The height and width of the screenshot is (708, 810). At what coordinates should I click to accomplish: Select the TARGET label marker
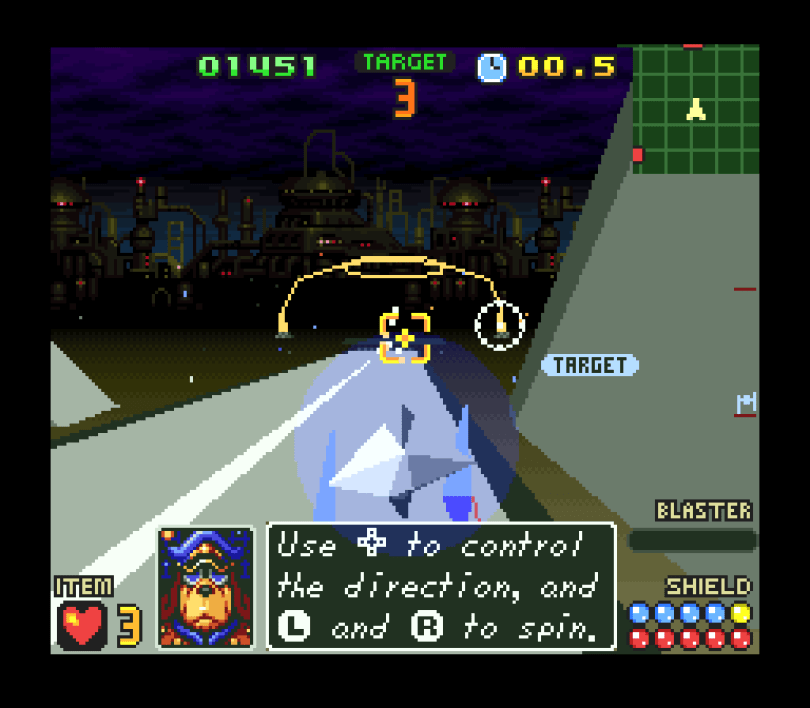tap(590, 366)
